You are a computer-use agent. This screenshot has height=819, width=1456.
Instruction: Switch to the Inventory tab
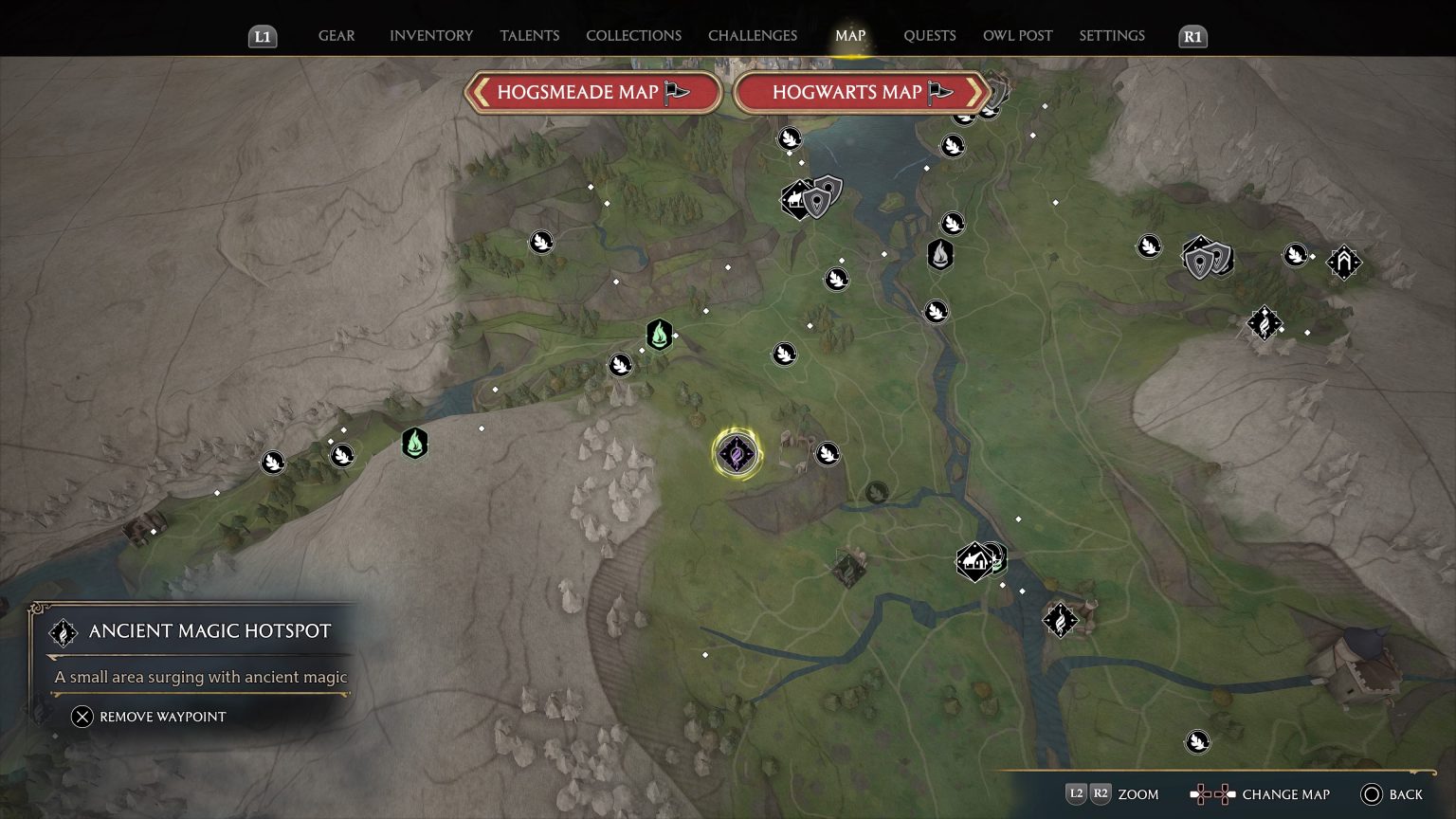430,35
